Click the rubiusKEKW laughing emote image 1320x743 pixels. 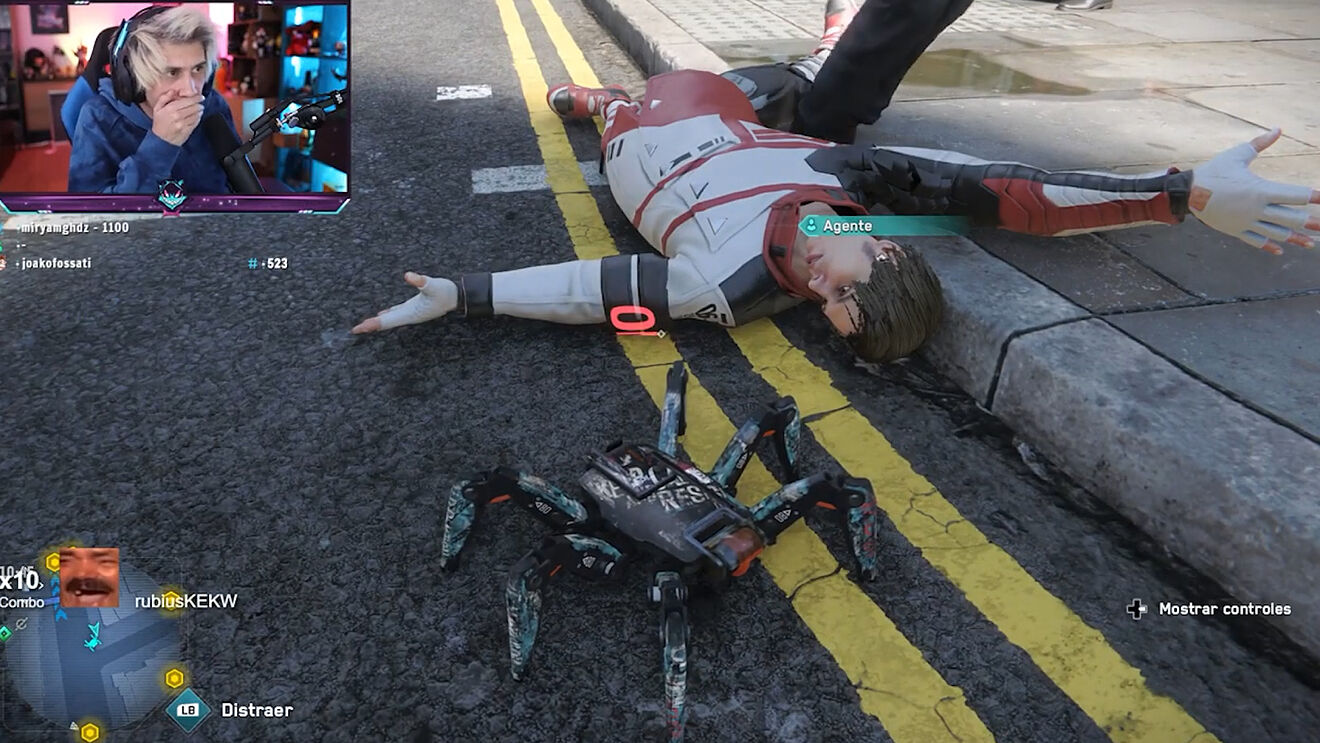tap(89, 577)
